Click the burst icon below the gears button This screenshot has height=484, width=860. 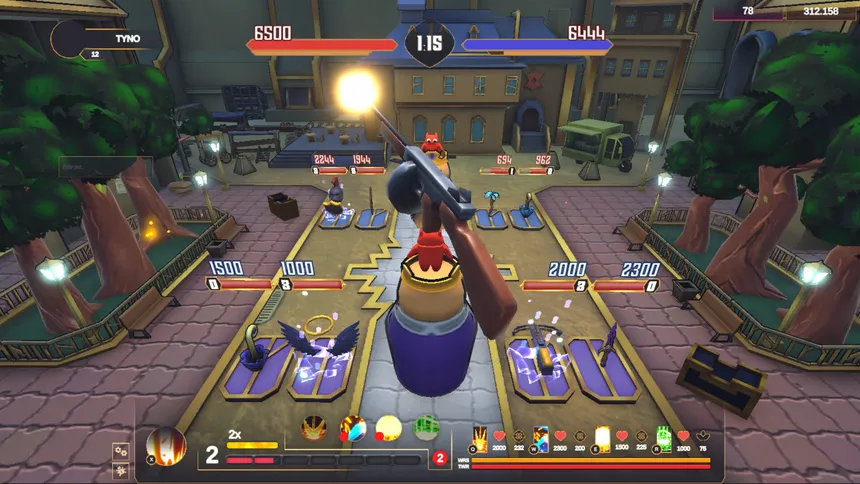pos(120,470)
